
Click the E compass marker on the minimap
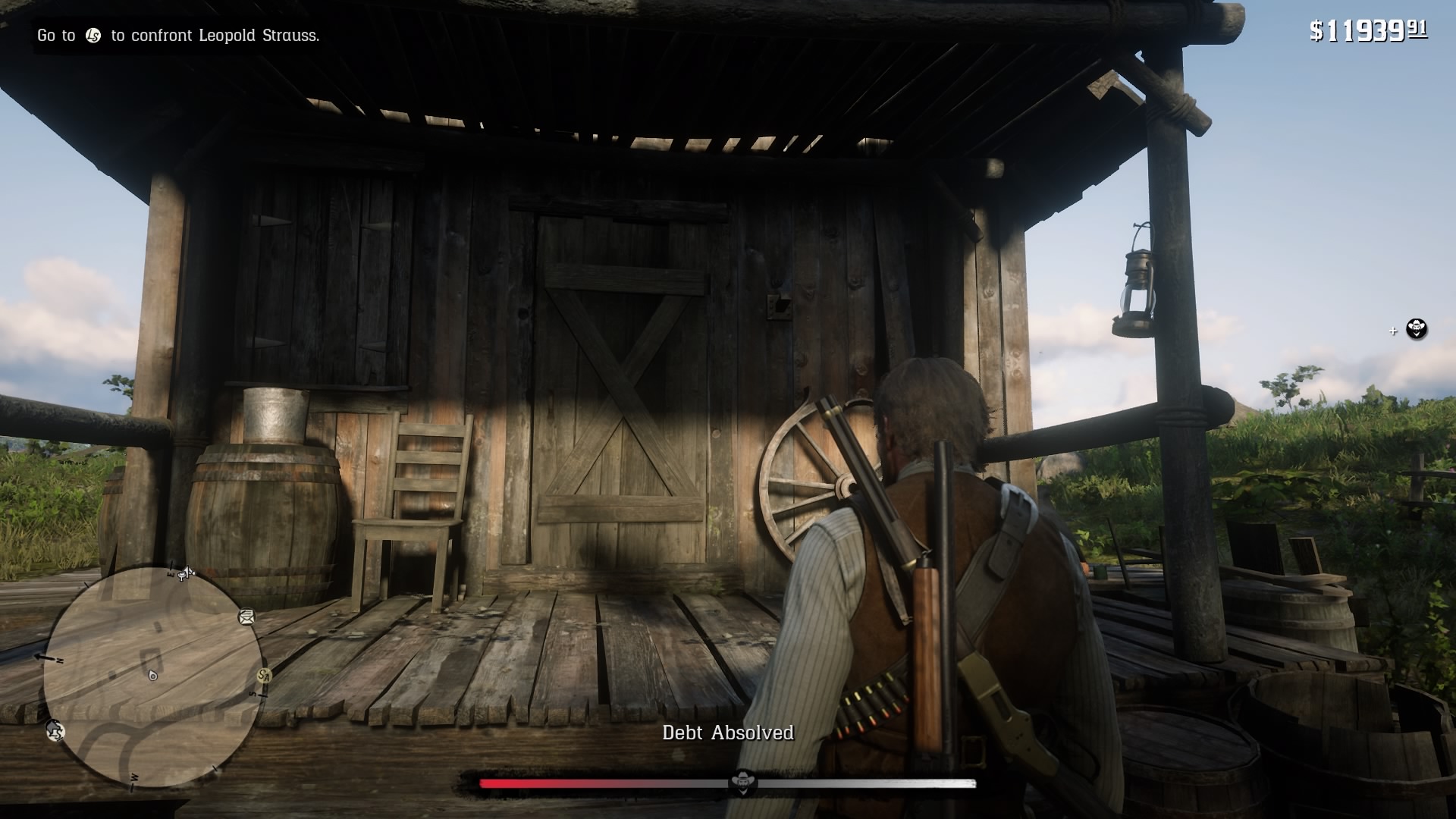point(170,575)
